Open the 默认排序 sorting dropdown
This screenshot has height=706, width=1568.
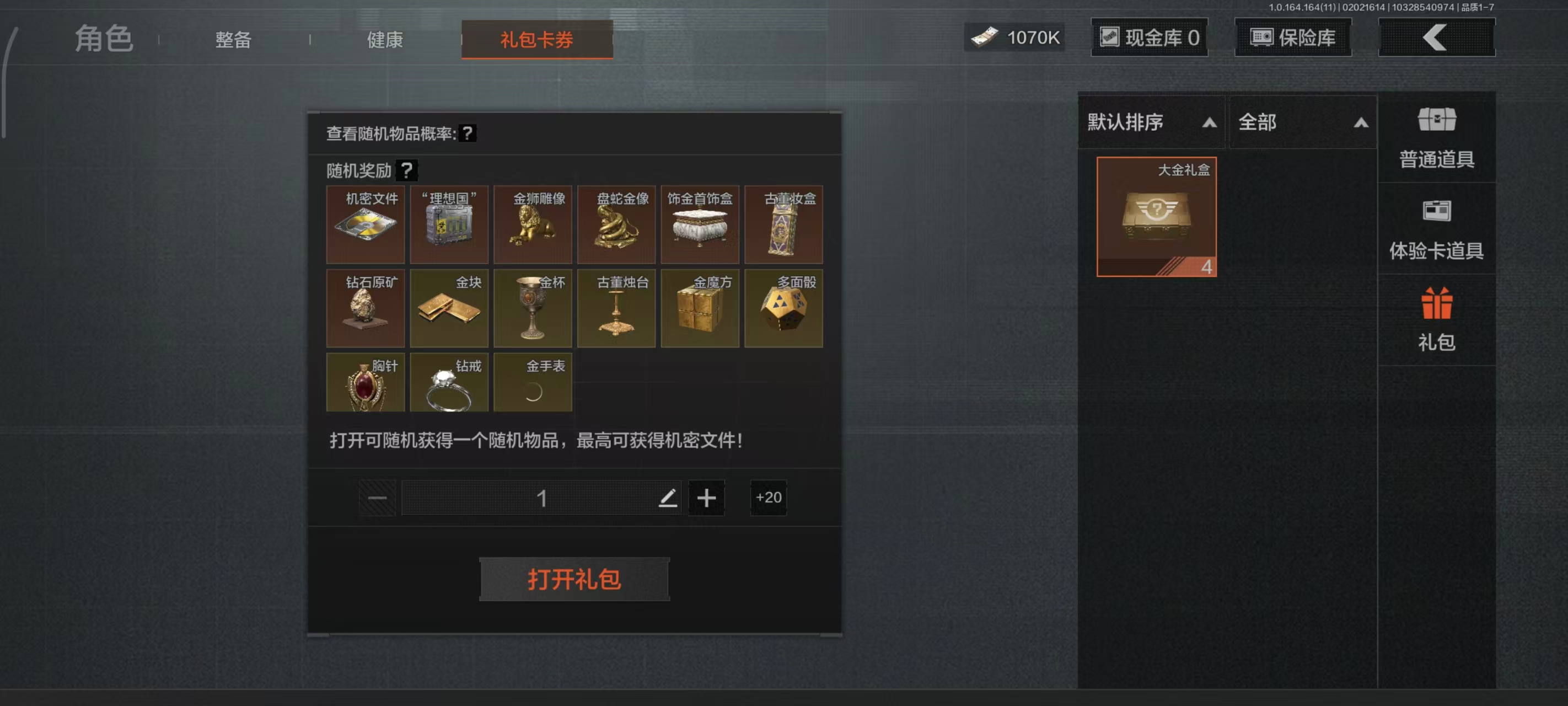coord(1150,123)
